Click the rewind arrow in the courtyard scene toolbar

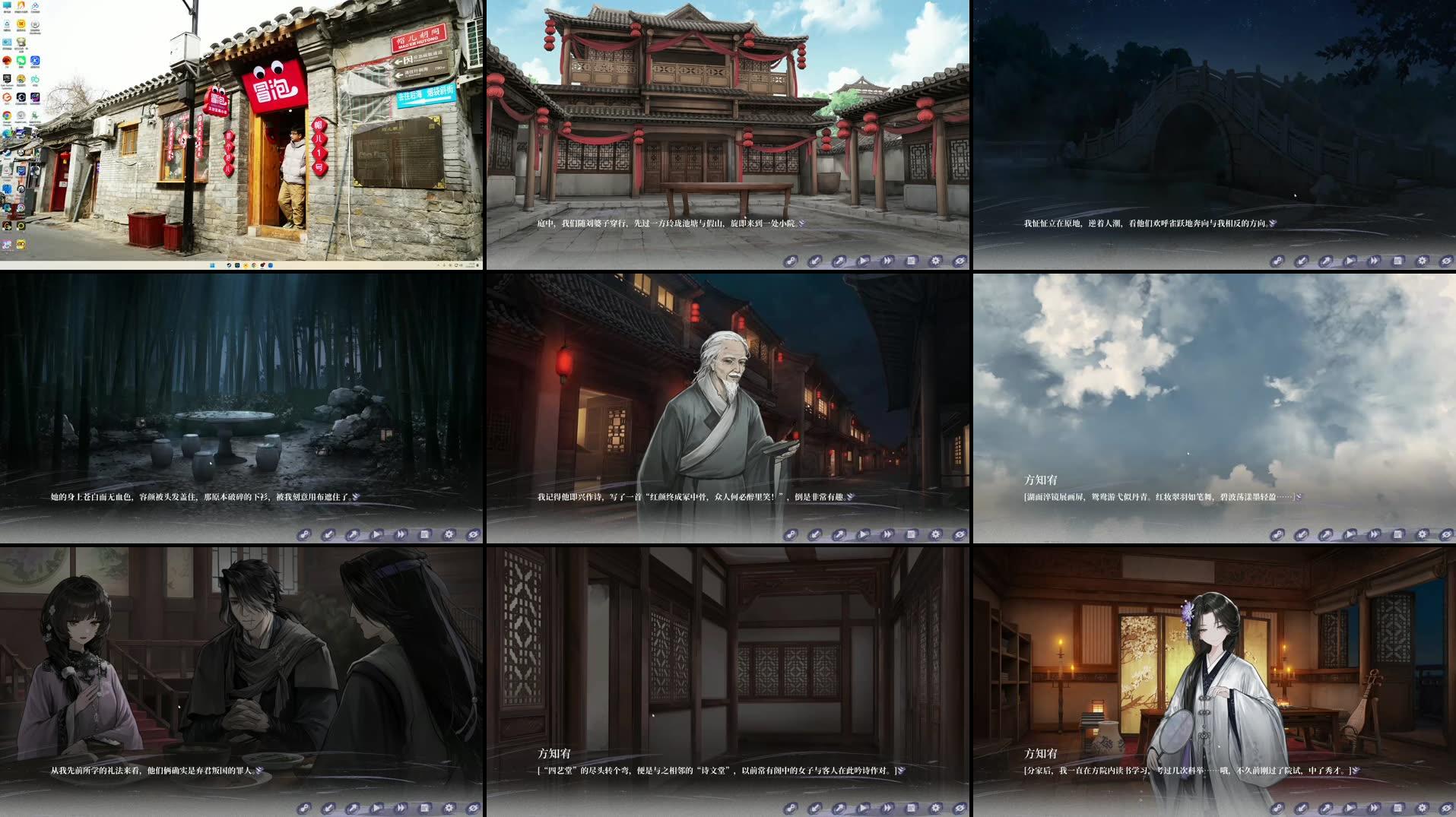pos(791,261)
